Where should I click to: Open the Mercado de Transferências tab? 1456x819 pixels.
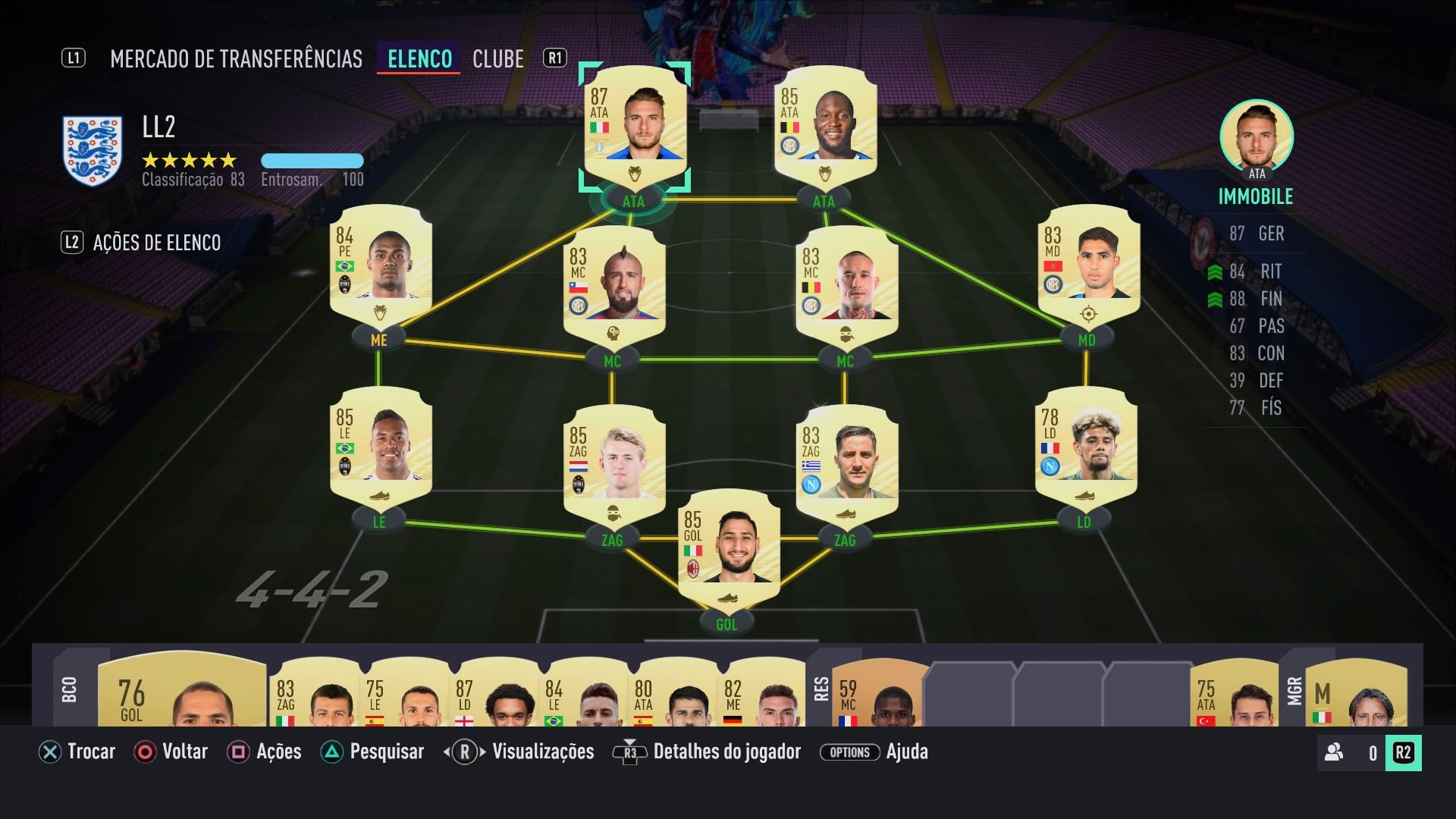tap(237, 58)
